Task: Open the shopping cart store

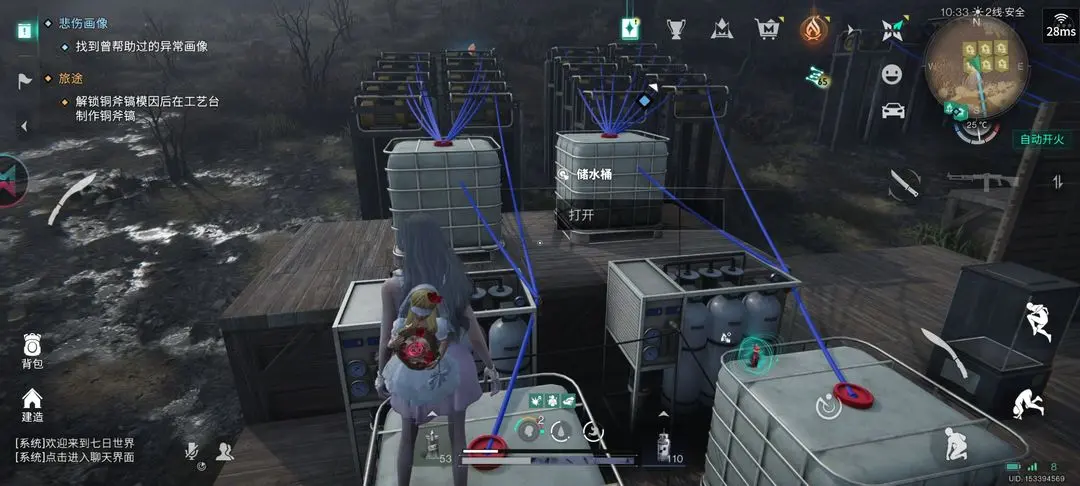Action: click(x=767, y=28)
